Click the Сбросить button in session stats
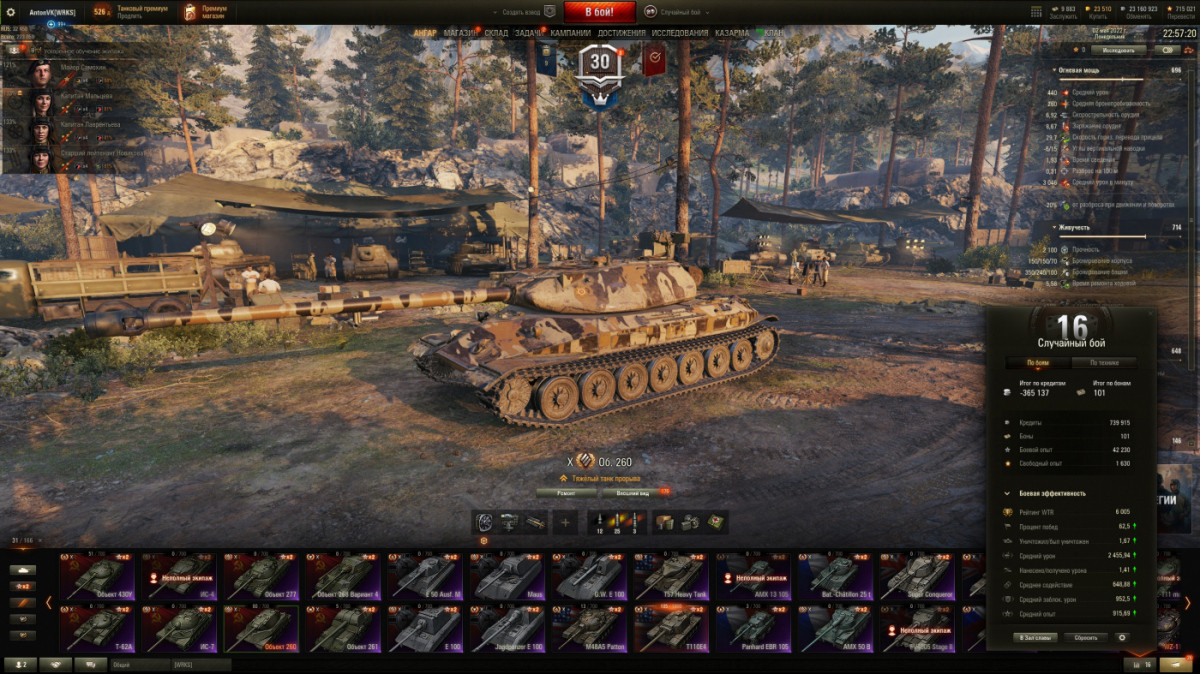The height and width of the screenshot is (674, 1200). [1086, 637]
